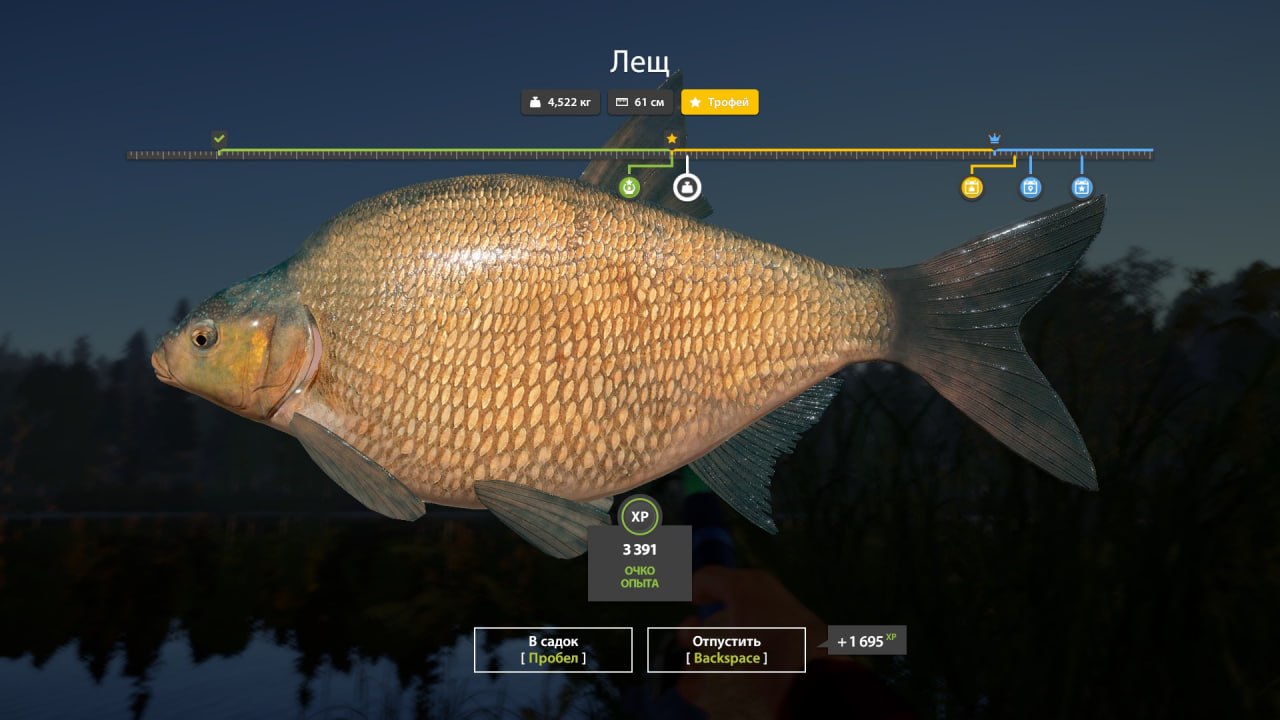This screenshot has height=720, width=1280.
Task: Click the yellow Трофей badge
Action: [x=720, y=102]
